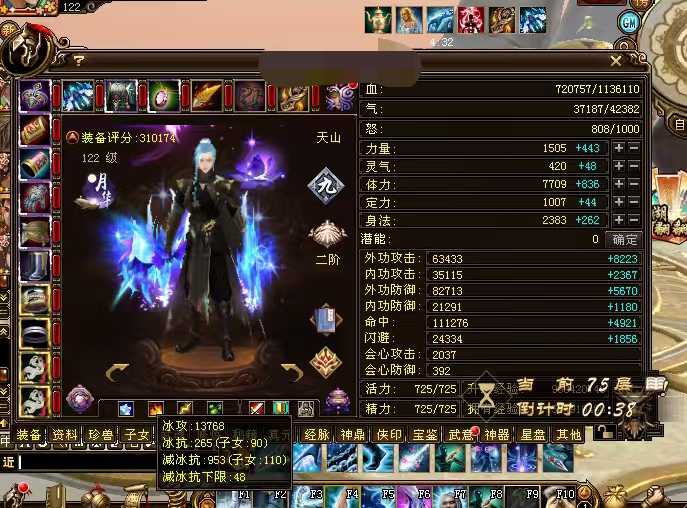The width and height of the screenshot is (687, 508).
Task: Show the 经脉 (meridians) tab
Action: 317,435
